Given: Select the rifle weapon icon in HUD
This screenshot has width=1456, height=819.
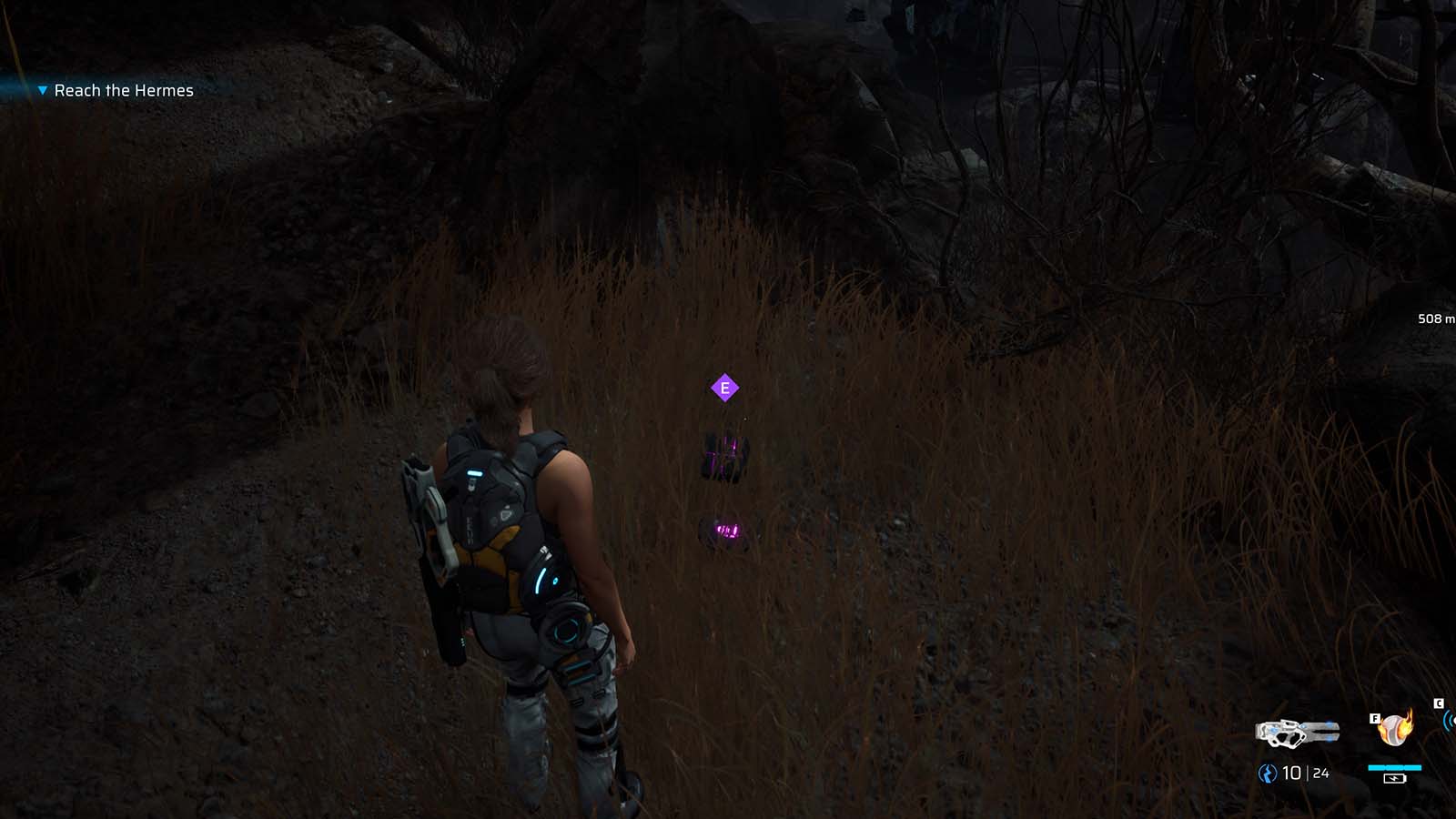Looking at the screenshot, I should pos(1299,731).
